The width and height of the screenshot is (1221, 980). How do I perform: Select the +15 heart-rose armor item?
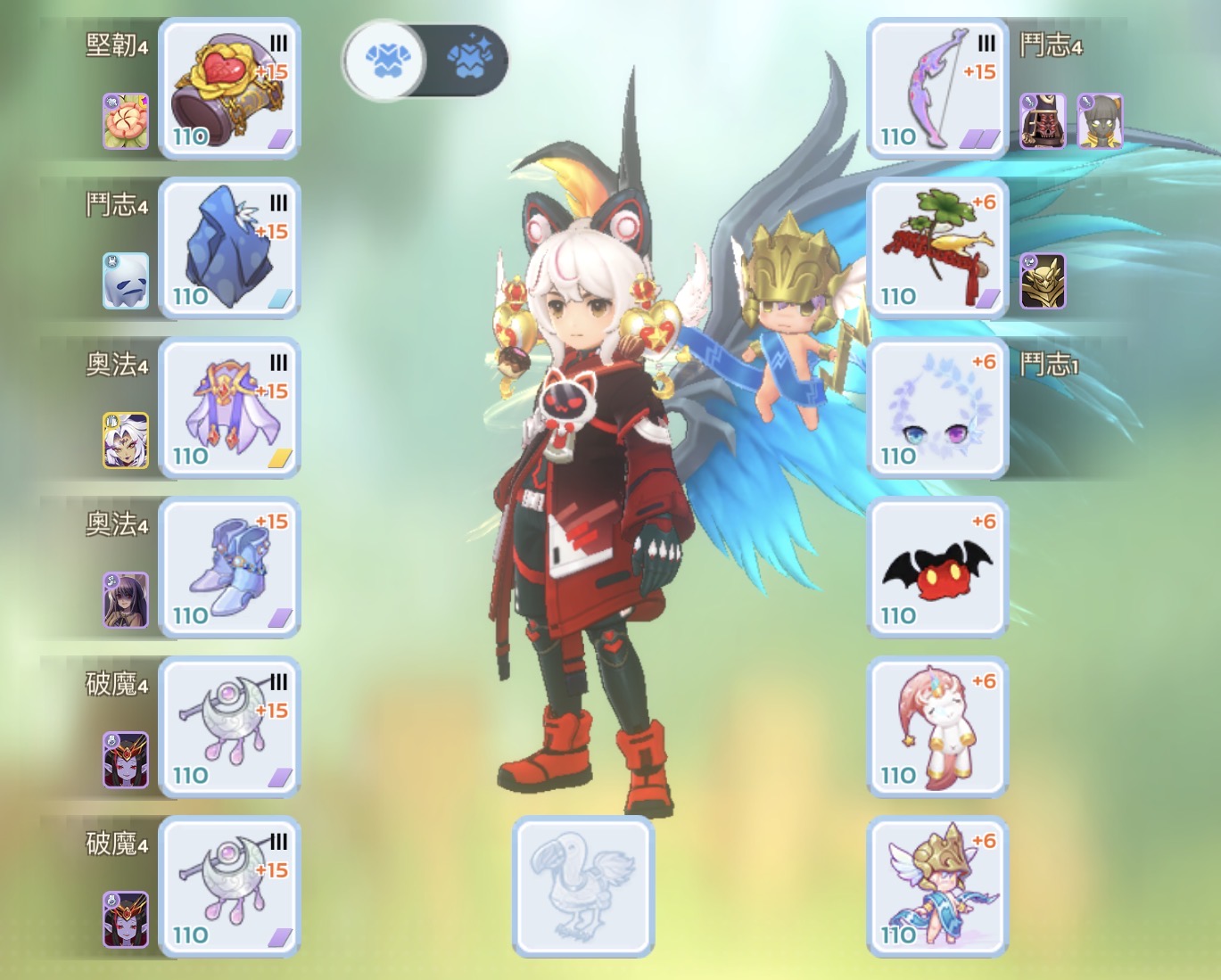230,89
